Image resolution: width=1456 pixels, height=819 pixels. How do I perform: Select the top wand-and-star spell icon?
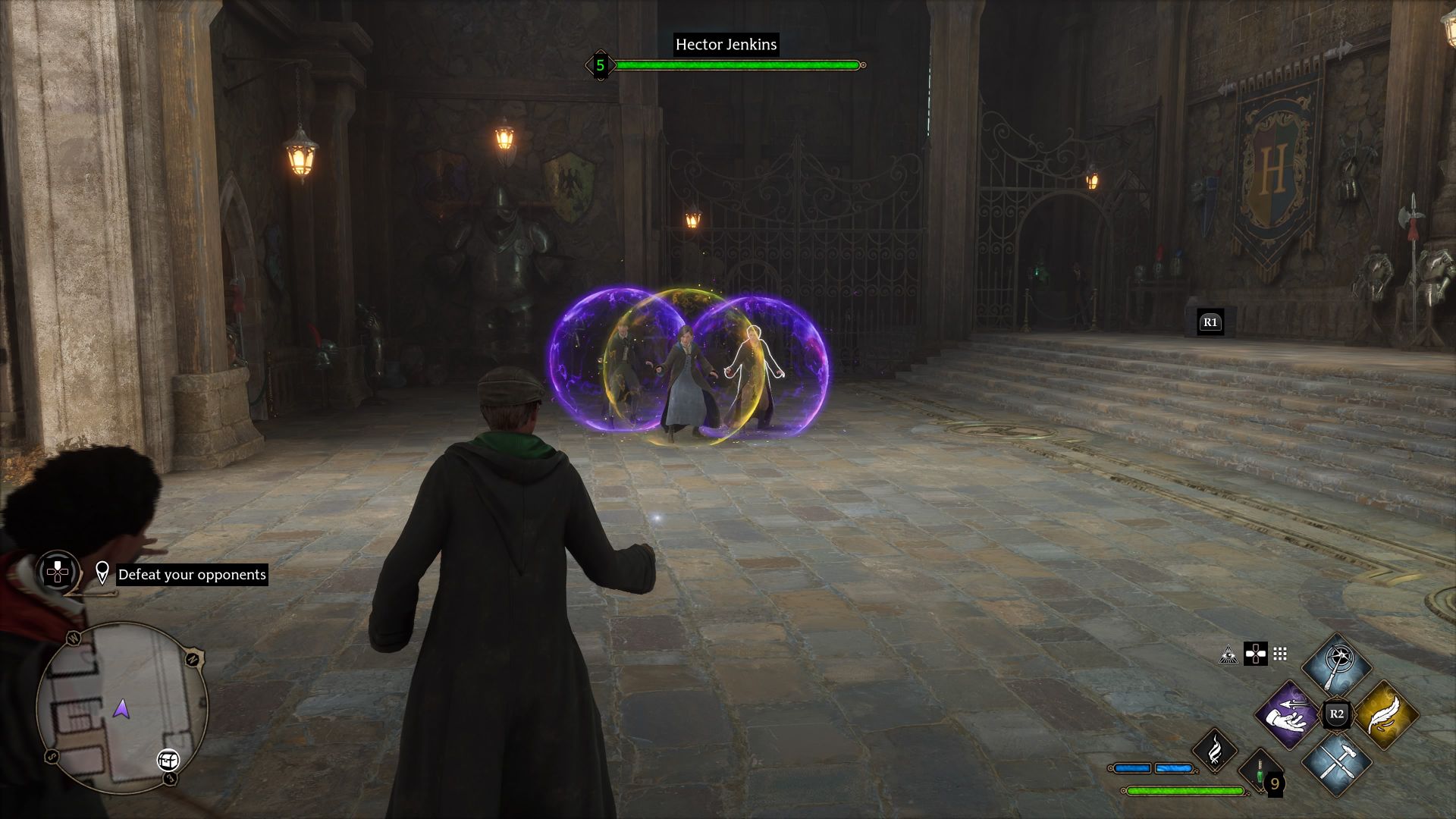pyautogui.click(x=1336, y=666)
